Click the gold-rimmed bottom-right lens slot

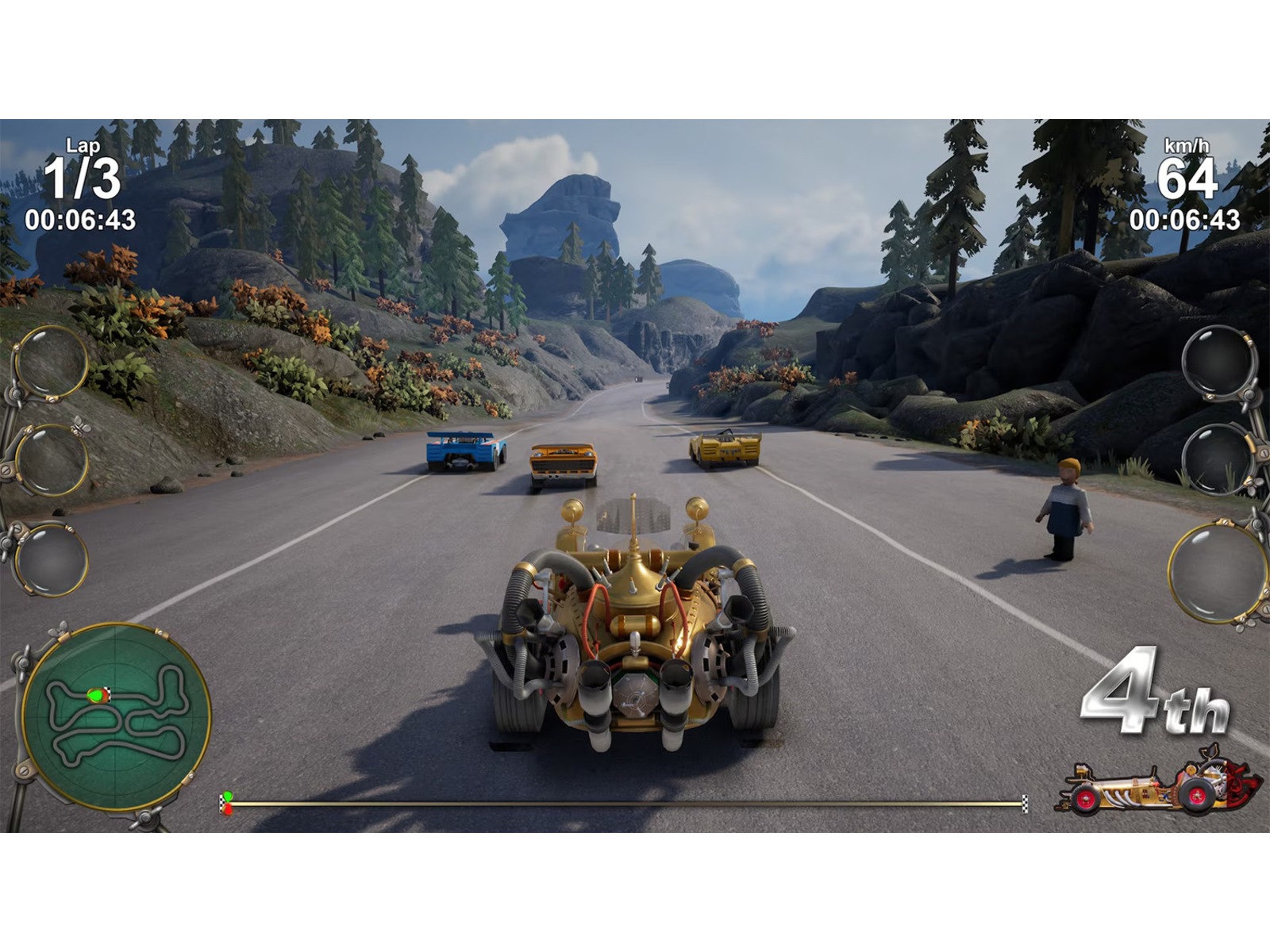(x=1216, y=571)
